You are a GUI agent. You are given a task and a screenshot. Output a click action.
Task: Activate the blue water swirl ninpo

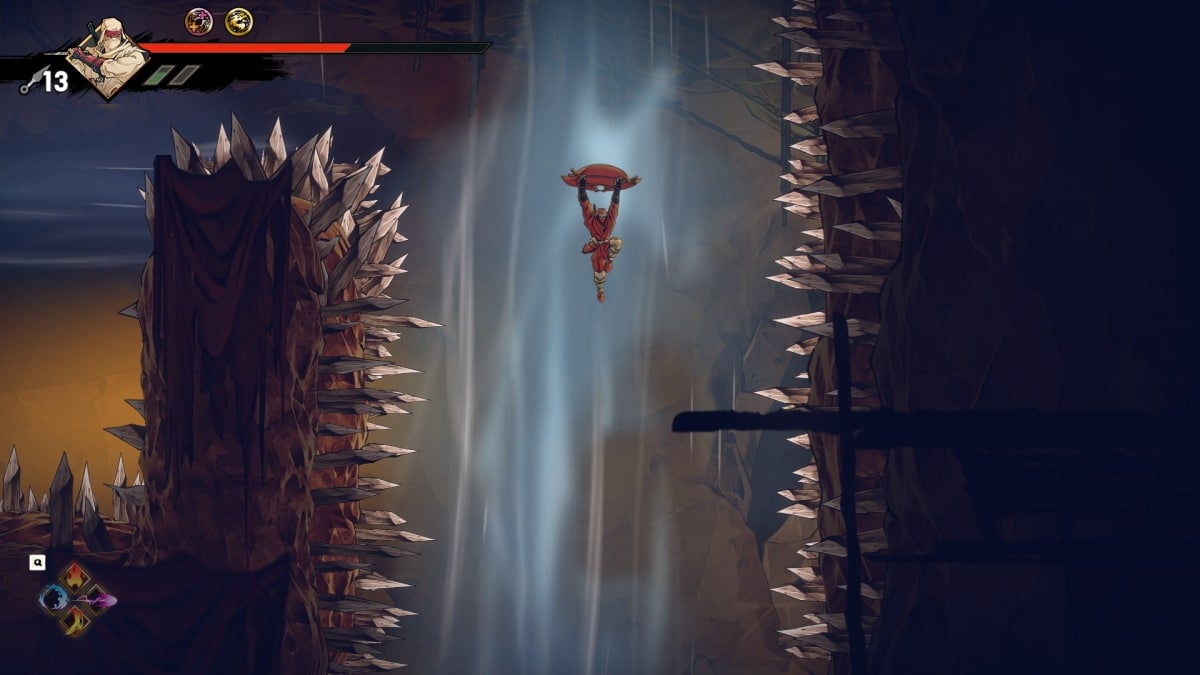pyautogui.click(x=54, y=599)
